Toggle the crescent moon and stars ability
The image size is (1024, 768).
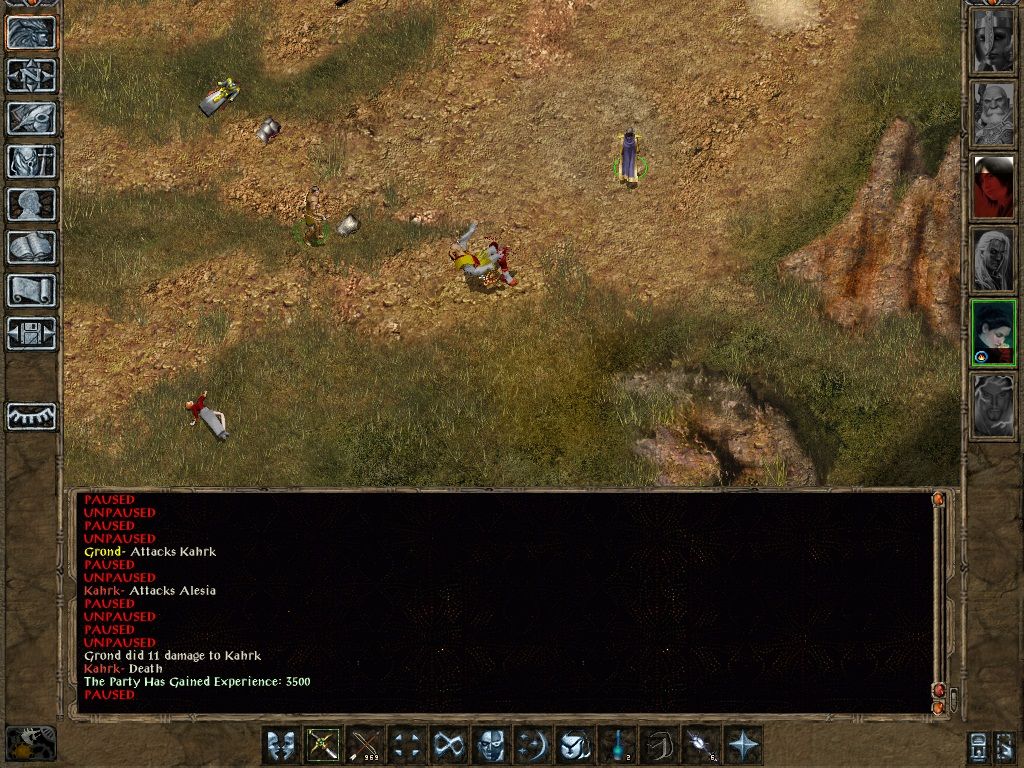[x=533, y=745]
